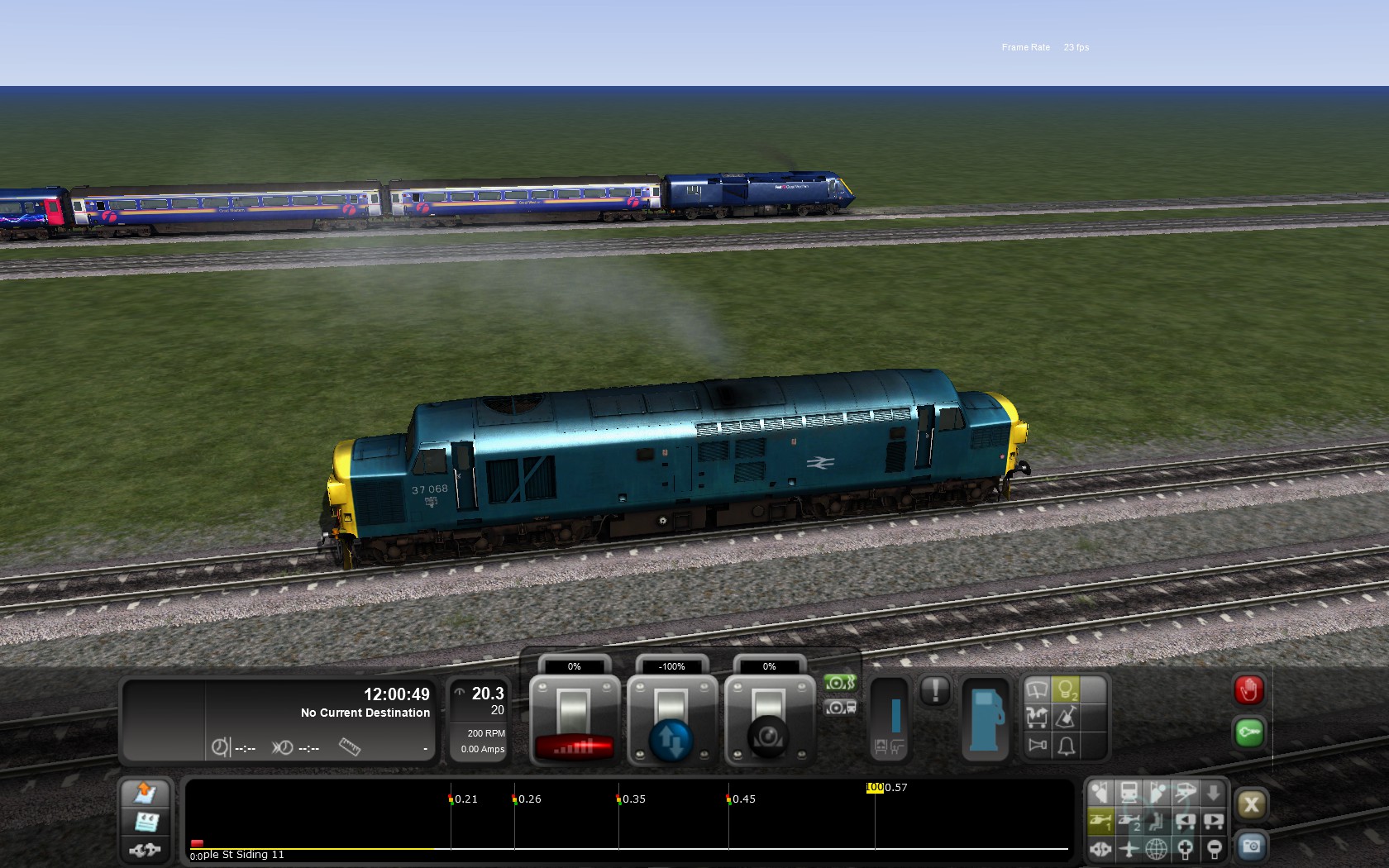This screenshot has width=1389, height=868.
Task: Operate the train brake lever with black knob
Action: pos(769,721)
